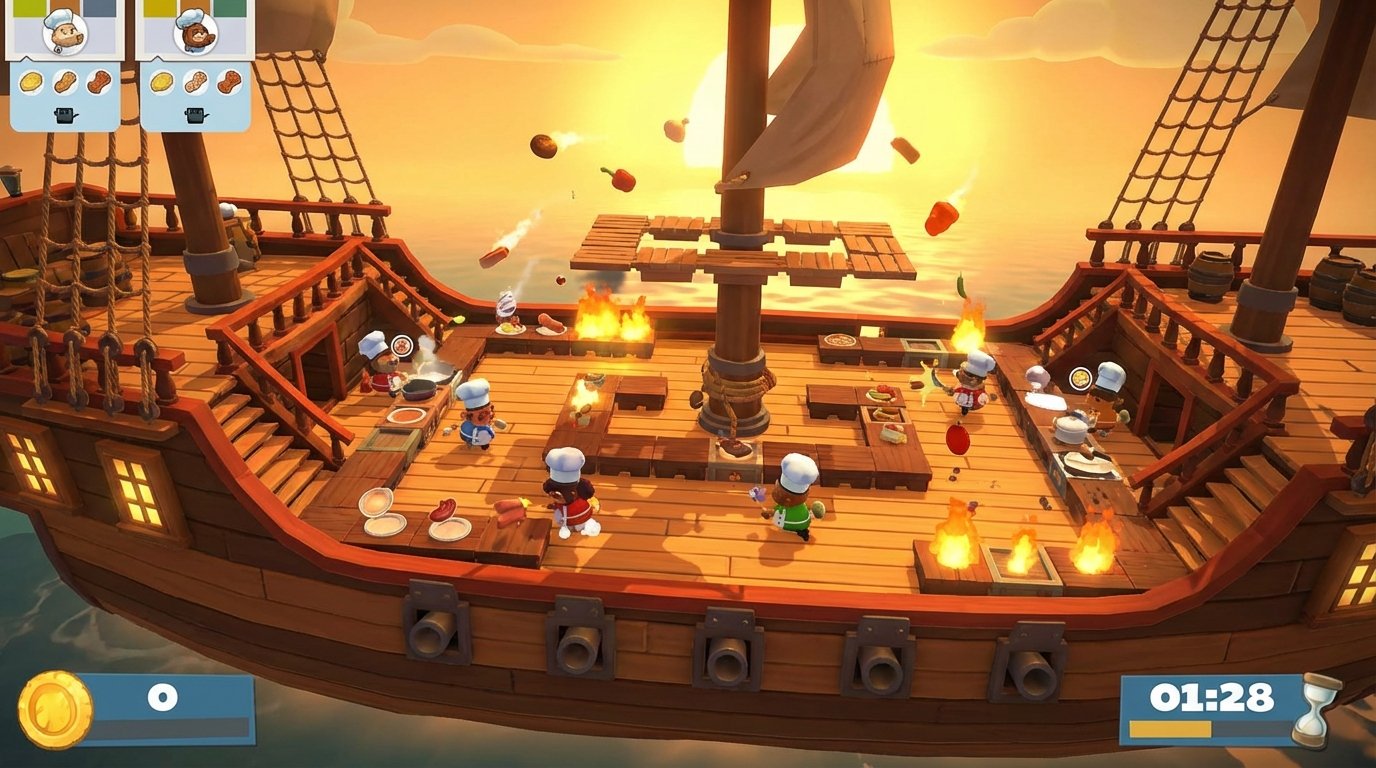Click the pot icon on the right order card
Screen dimensions: 1376x768
[x=196, y=115]
